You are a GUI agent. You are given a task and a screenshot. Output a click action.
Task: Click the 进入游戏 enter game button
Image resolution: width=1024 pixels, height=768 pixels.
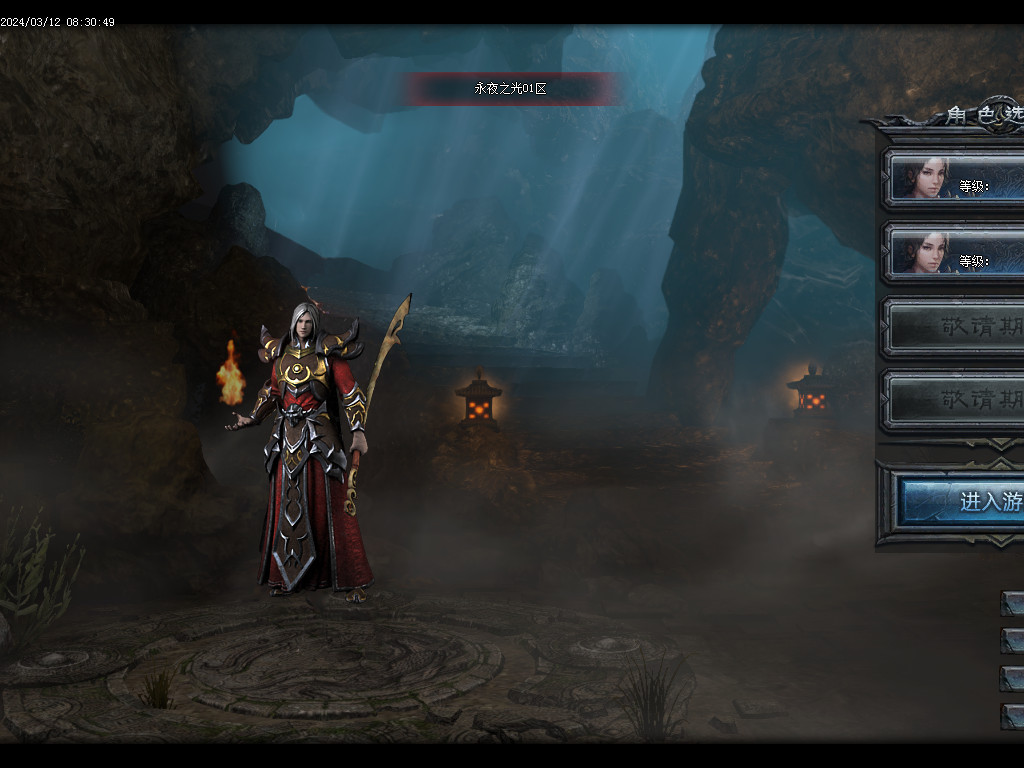pos(964,501)
